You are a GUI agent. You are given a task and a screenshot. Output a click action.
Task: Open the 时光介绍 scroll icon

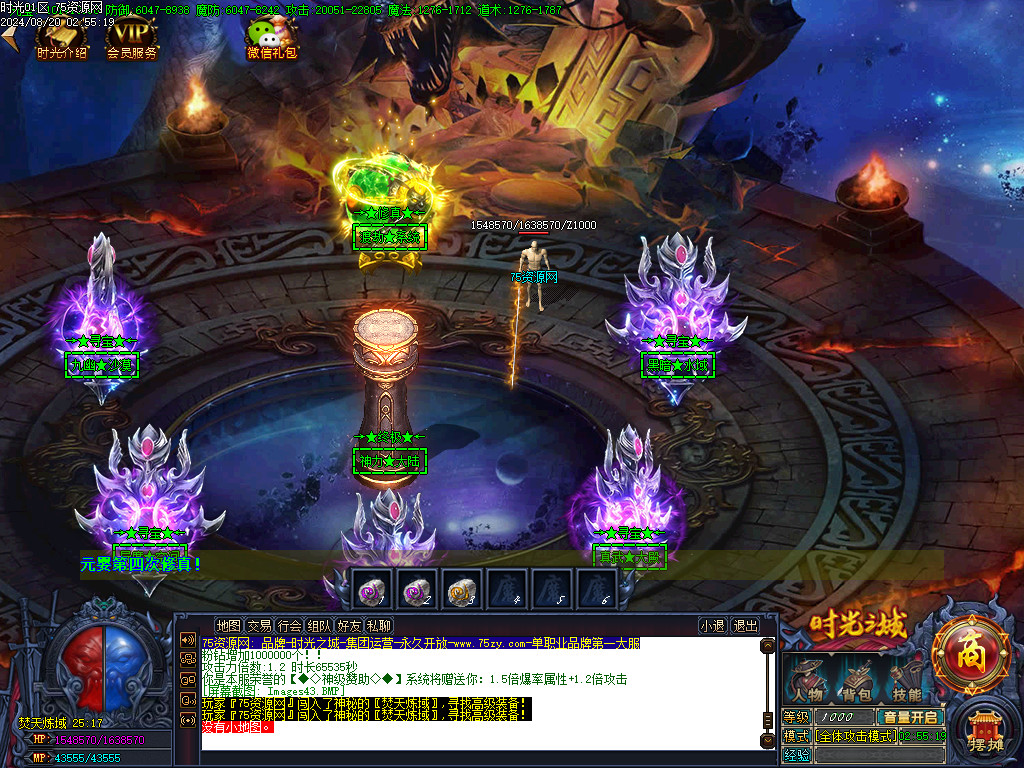pos(61,36)
